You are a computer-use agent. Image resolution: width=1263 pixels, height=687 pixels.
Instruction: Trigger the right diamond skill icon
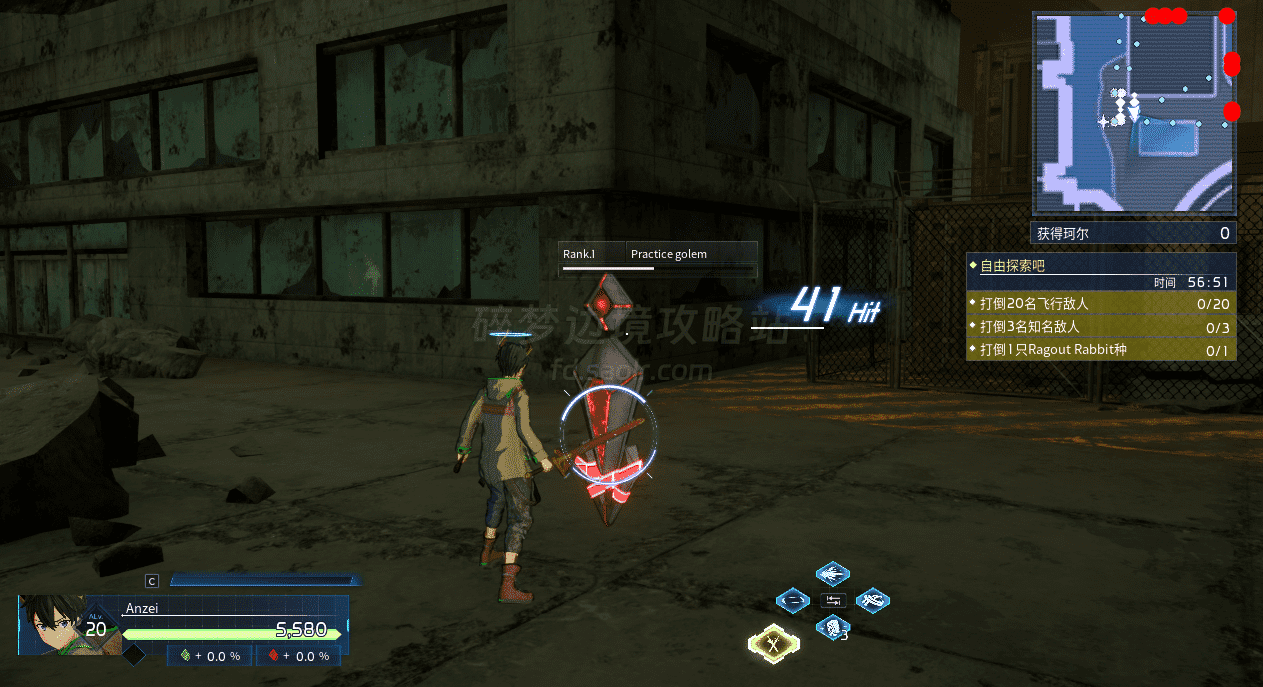click(872, 601)
